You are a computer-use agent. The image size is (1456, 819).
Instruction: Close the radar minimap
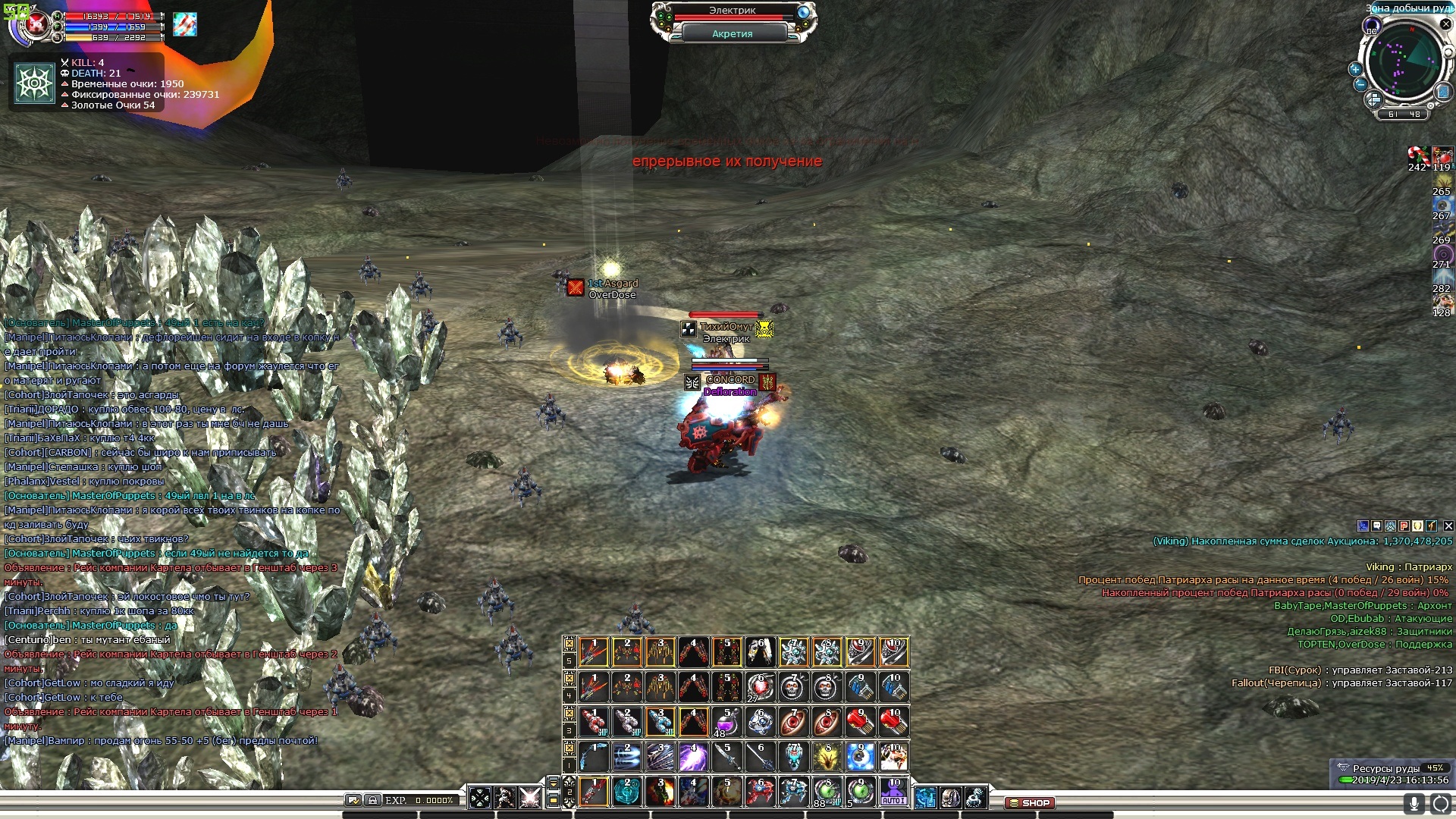click(1446, 25)
